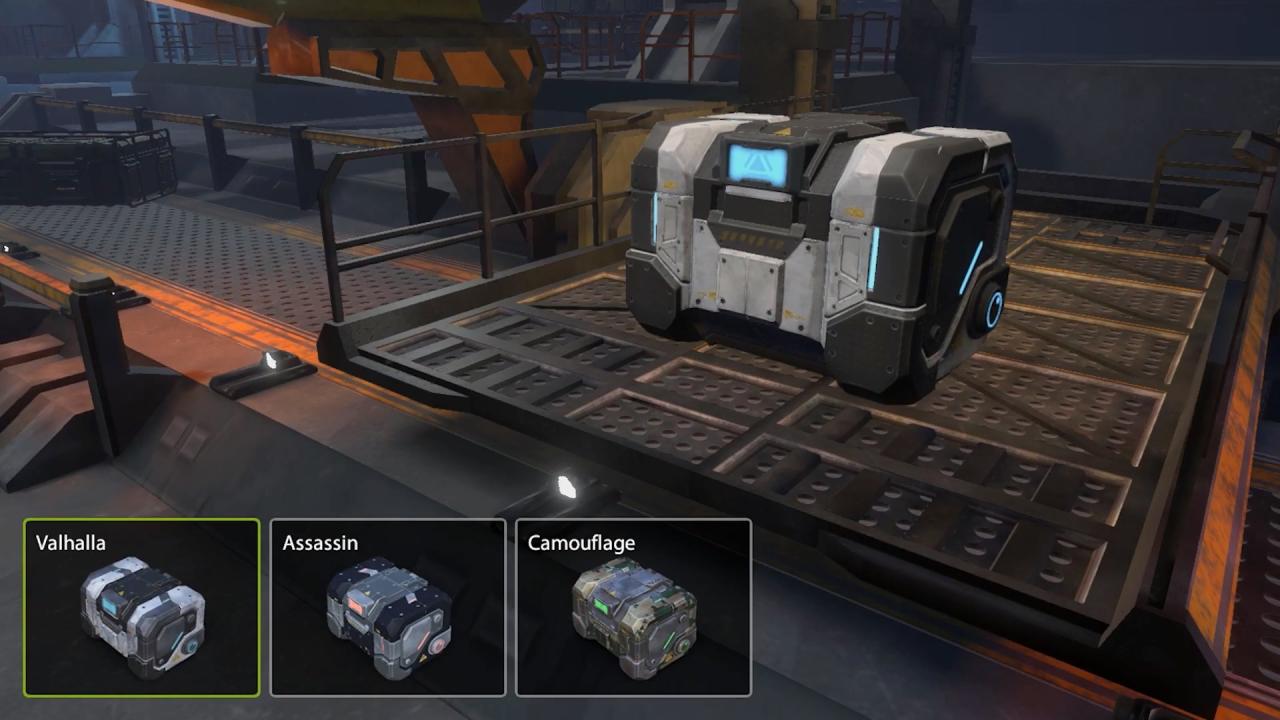Choose the Assassin crate skin
This screenshot has height=720, width=1280.
(388, 607)
